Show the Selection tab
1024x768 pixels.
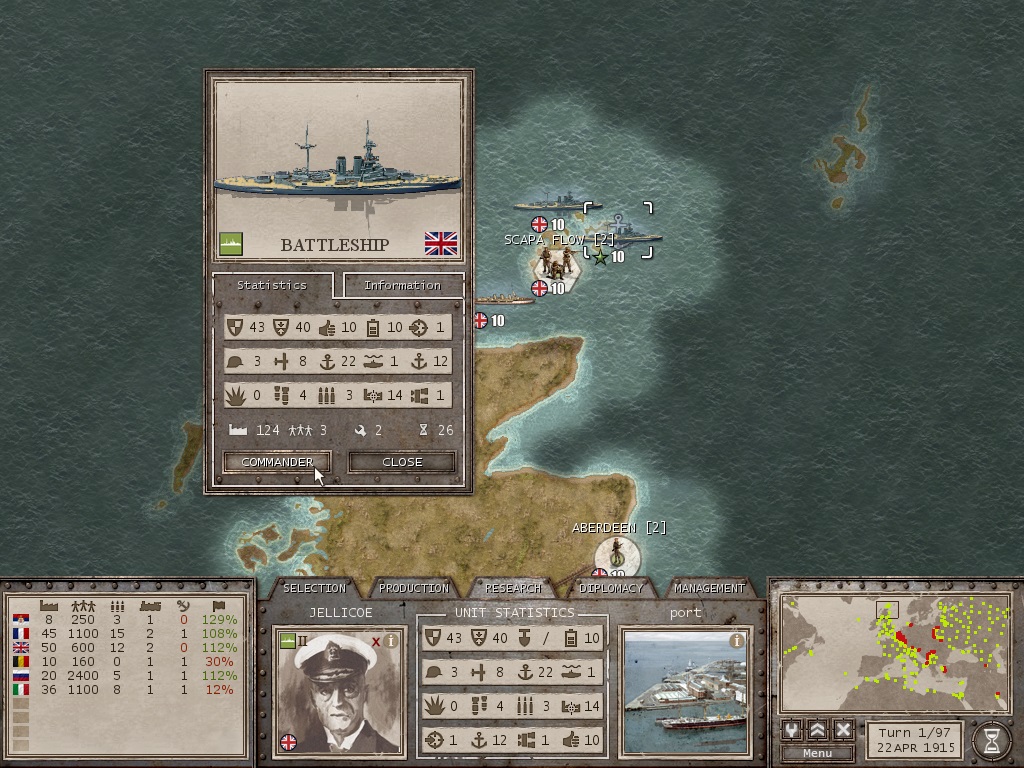pyautogui.click(x=314, y=588)
